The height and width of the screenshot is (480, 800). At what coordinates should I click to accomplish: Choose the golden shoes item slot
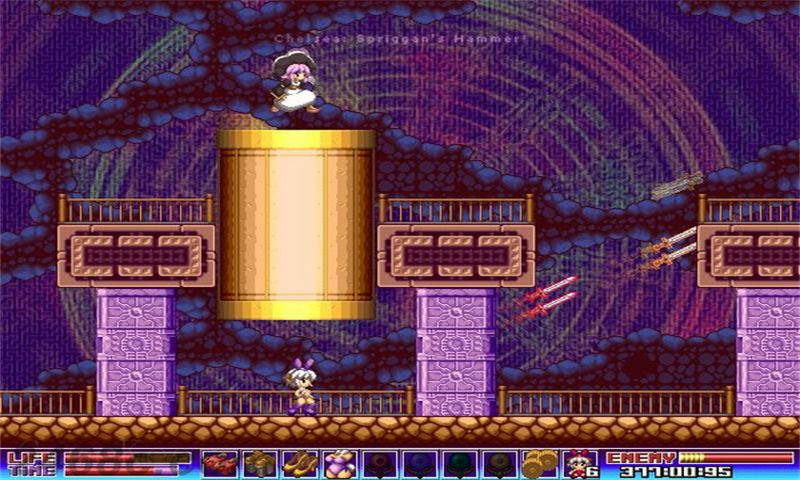(x=299, y=464)
